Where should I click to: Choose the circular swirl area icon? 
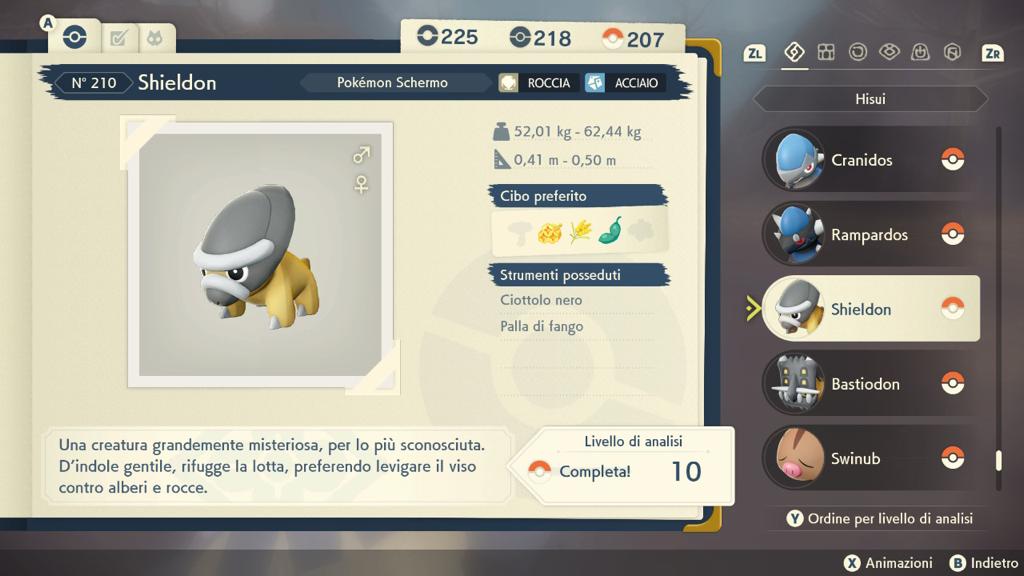(x=858, y=52)
